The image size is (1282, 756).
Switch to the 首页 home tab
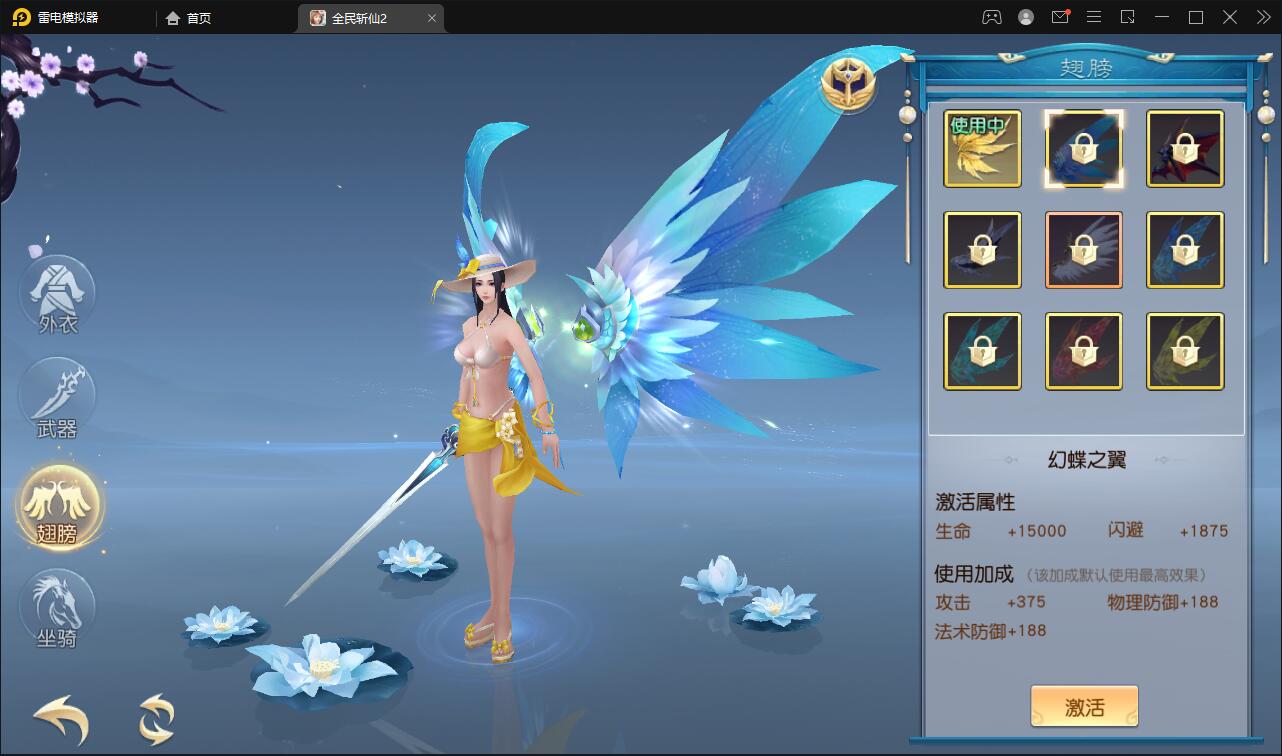pyautogui.click(x=190, y=17)
